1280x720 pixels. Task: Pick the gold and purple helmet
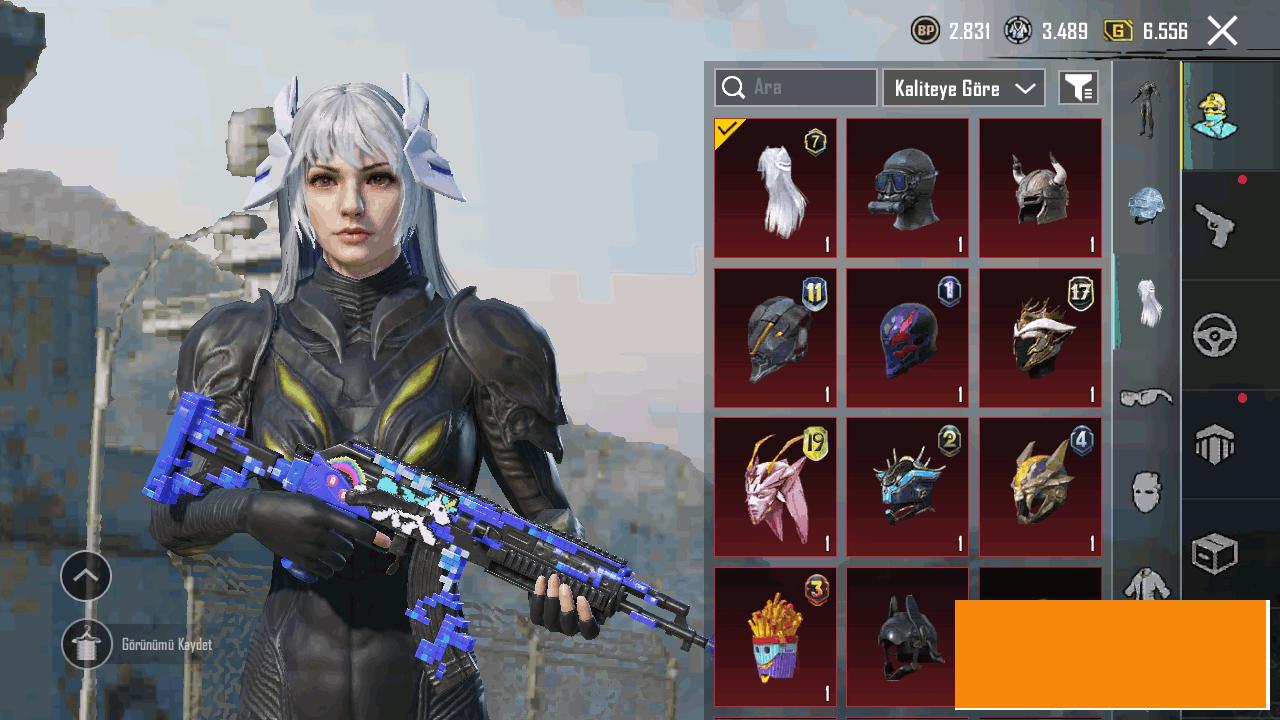[1039, 487]
